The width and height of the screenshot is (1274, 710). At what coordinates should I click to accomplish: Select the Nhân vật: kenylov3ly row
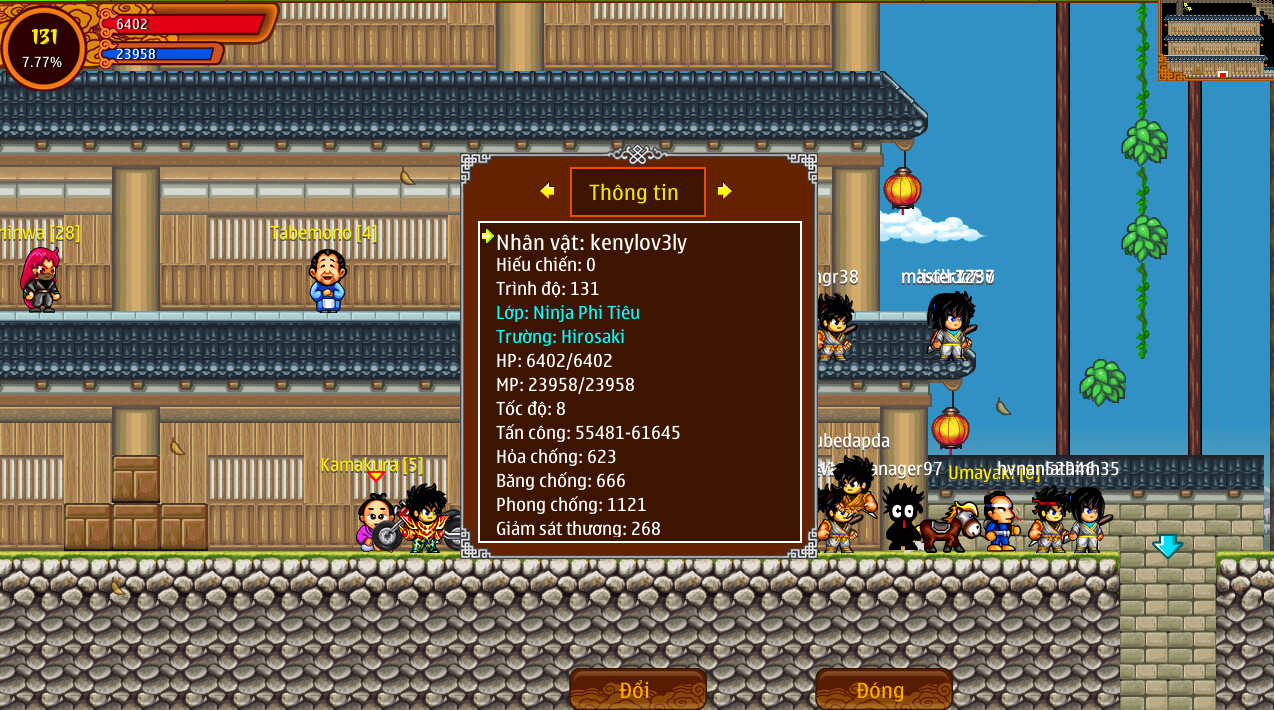pos(591,241)
